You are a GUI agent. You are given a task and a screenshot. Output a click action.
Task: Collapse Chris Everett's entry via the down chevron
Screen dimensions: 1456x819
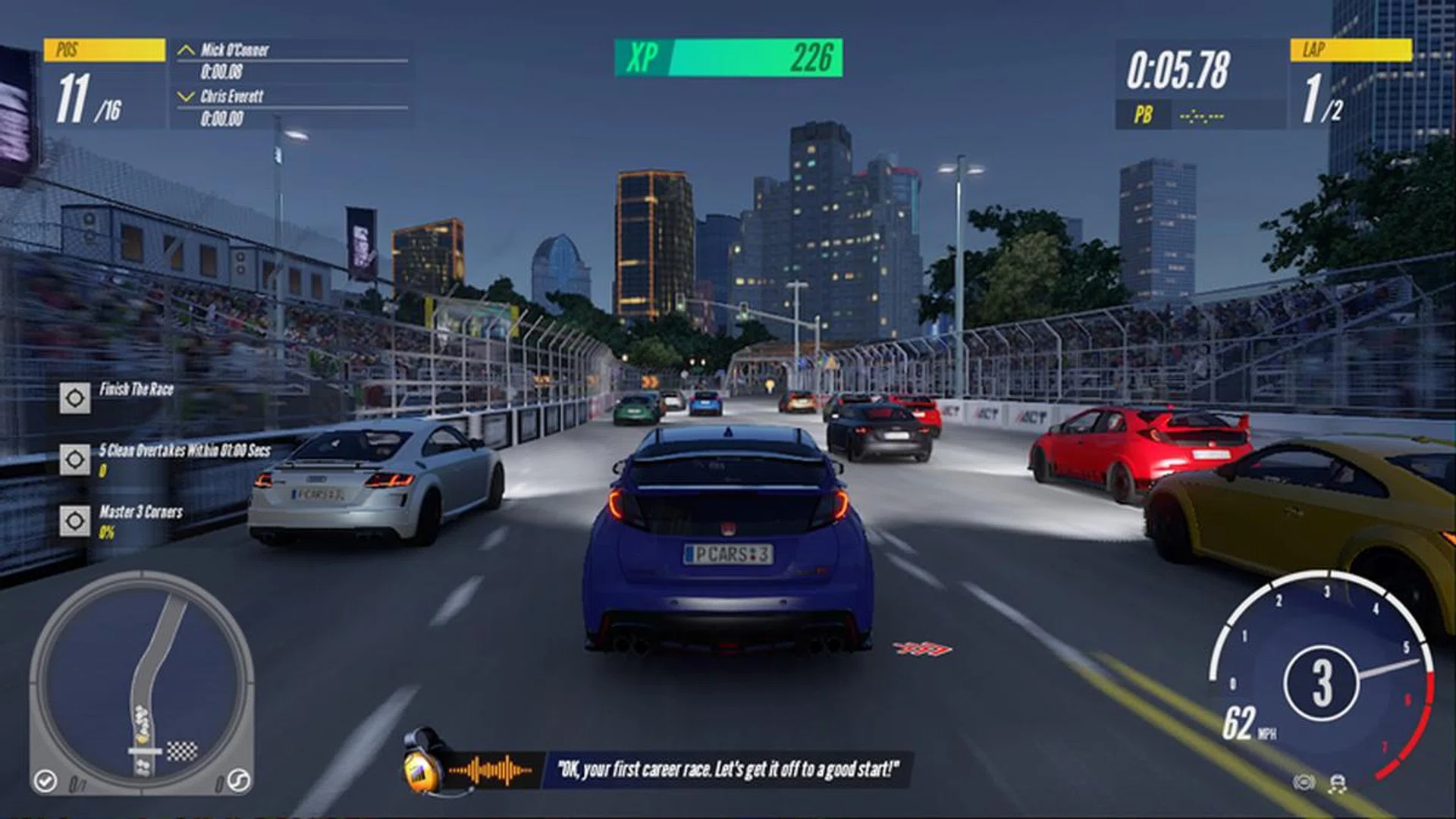click(184, 96)
